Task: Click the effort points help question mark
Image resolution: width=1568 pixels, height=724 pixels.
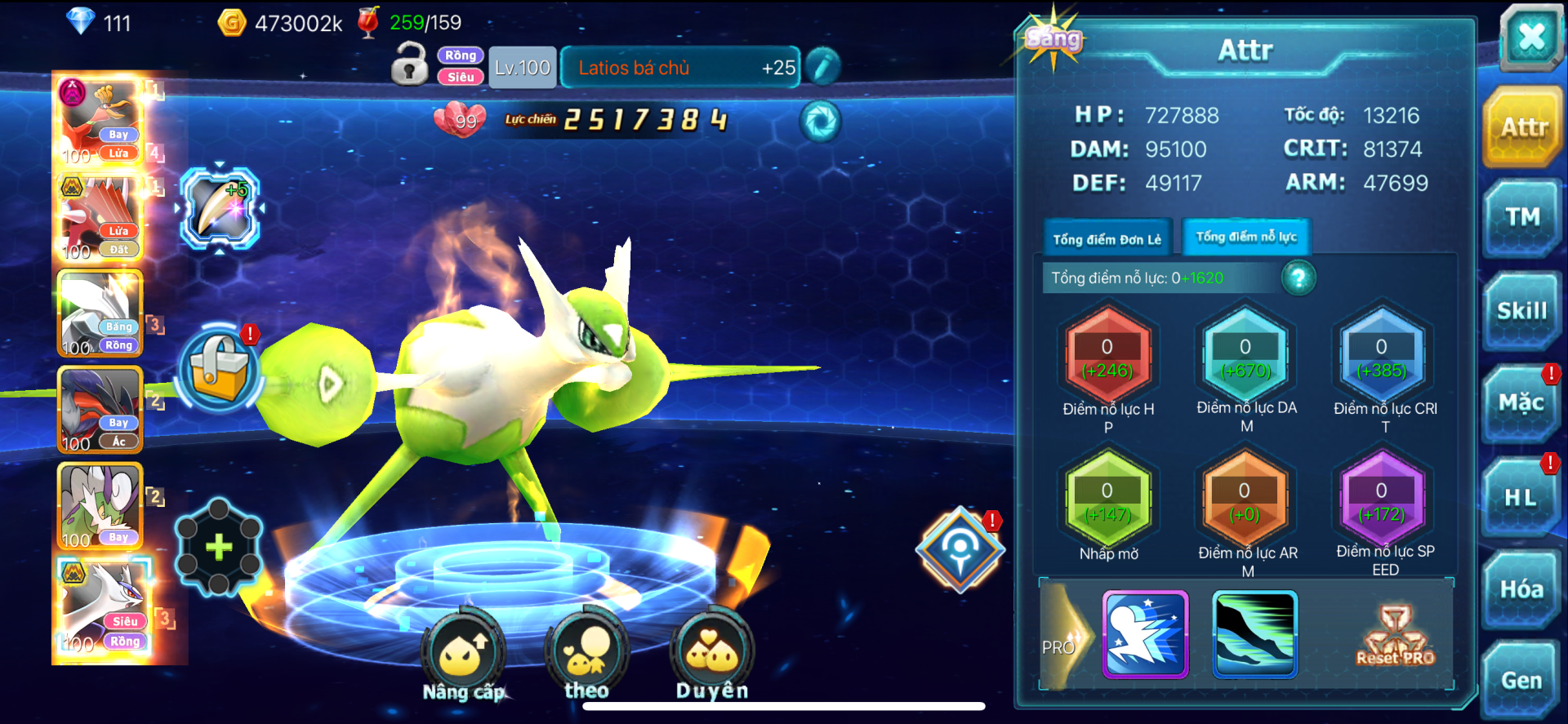Action: pos(1298,278)
